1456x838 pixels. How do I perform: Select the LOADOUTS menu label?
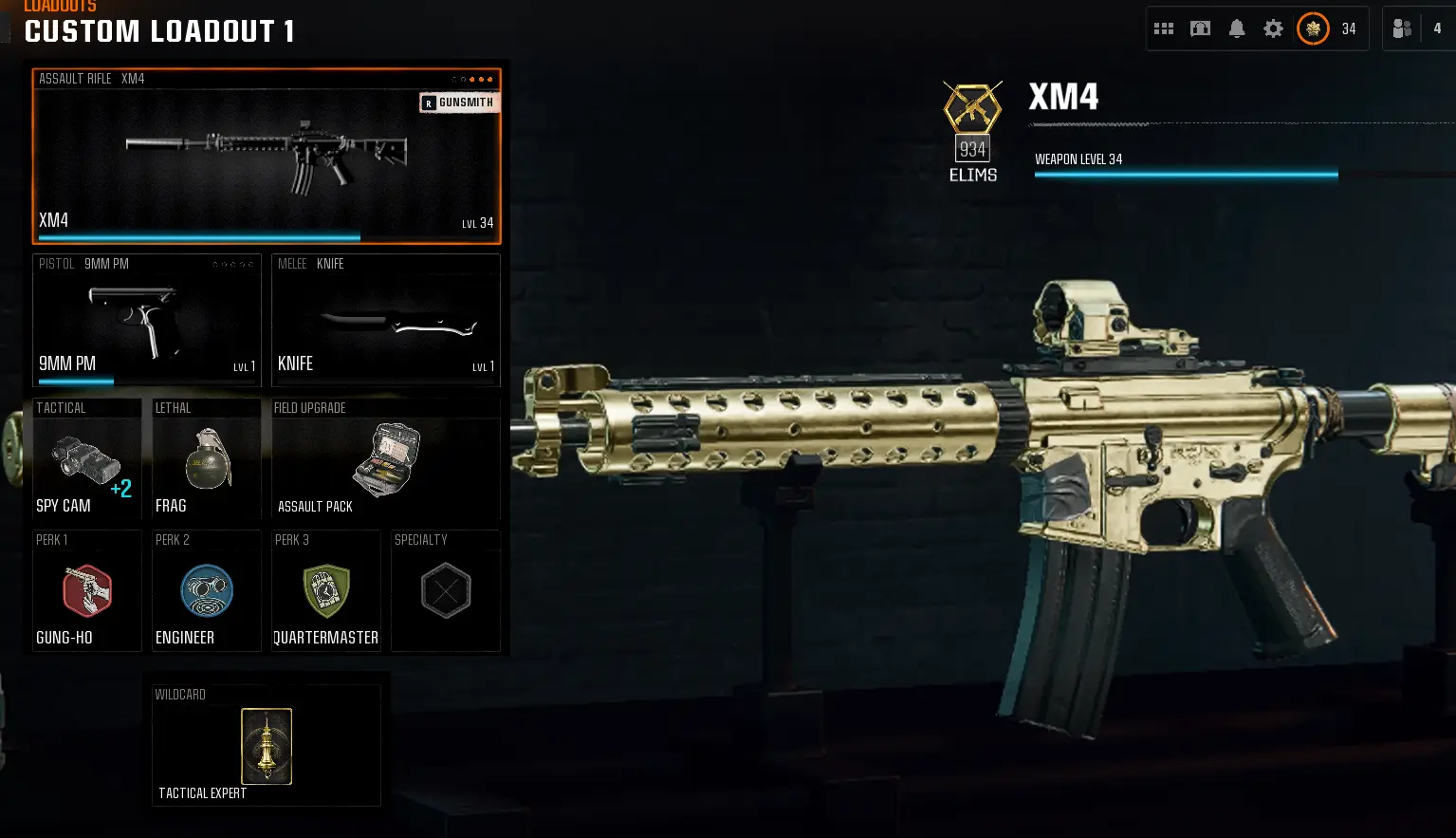coord(59,7)
